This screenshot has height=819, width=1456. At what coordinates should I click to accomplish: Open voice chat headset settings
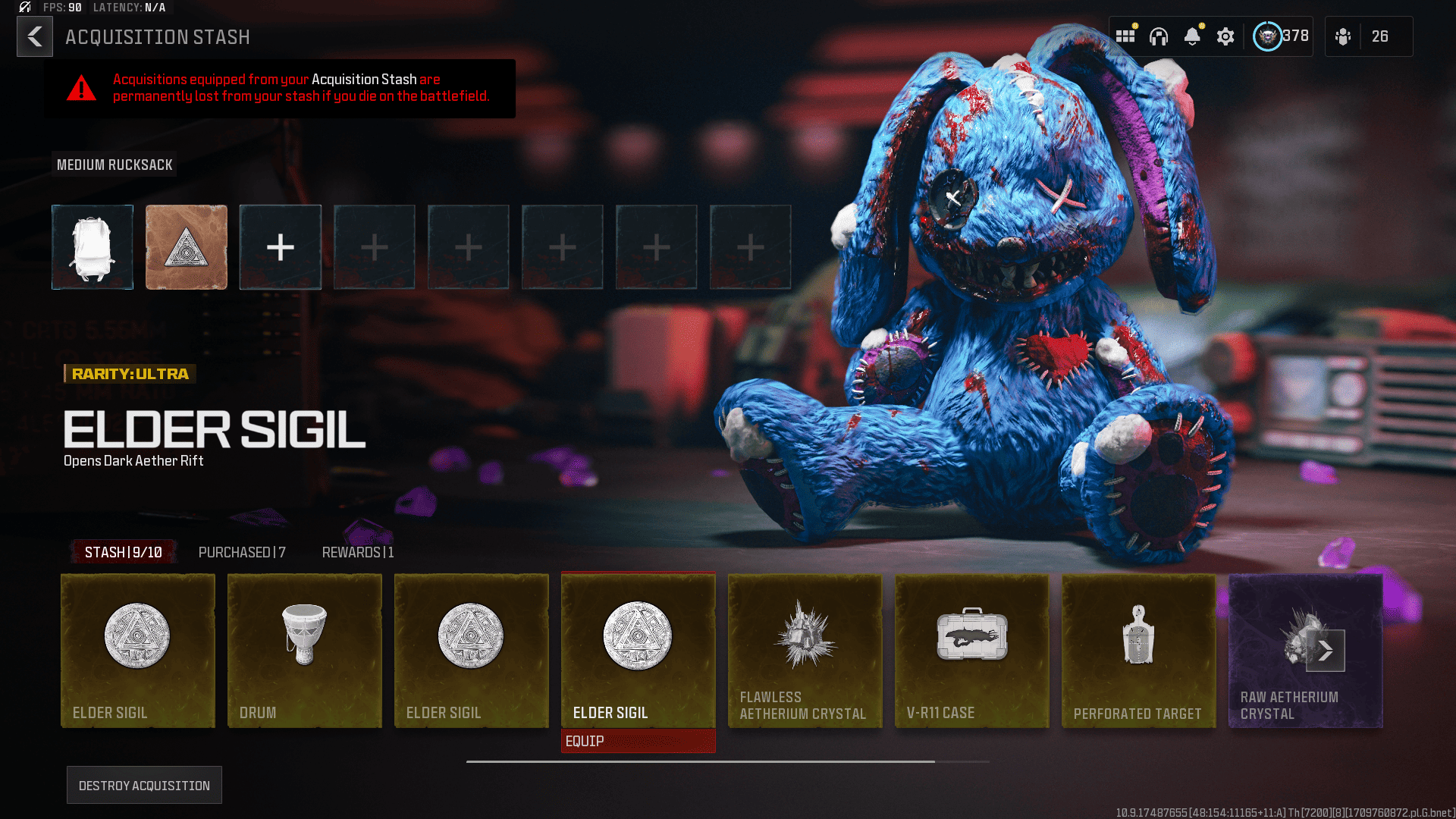(x=1159, y=36)
